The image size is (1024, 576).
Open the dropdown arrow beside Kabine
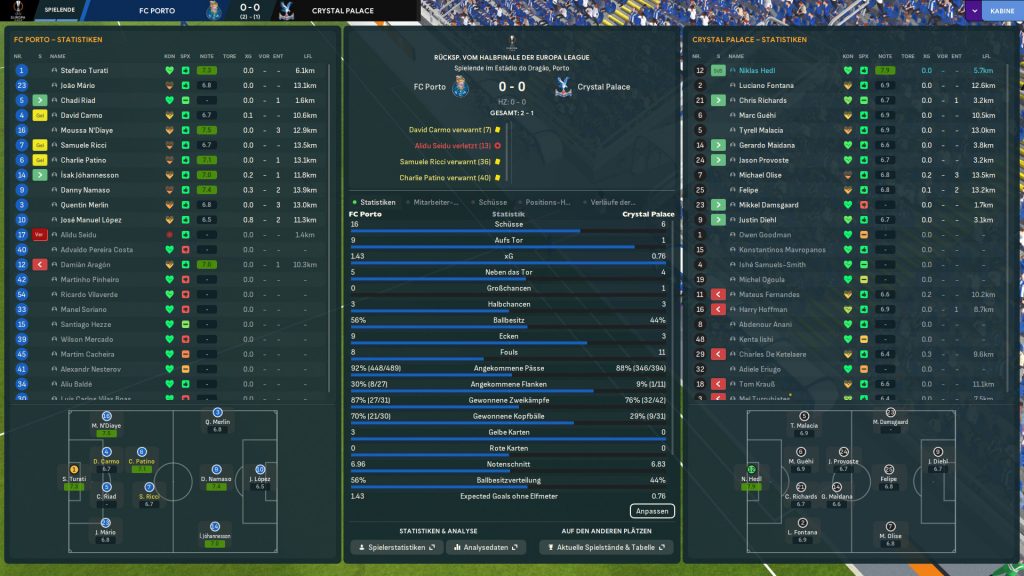(x=973, y=11)
